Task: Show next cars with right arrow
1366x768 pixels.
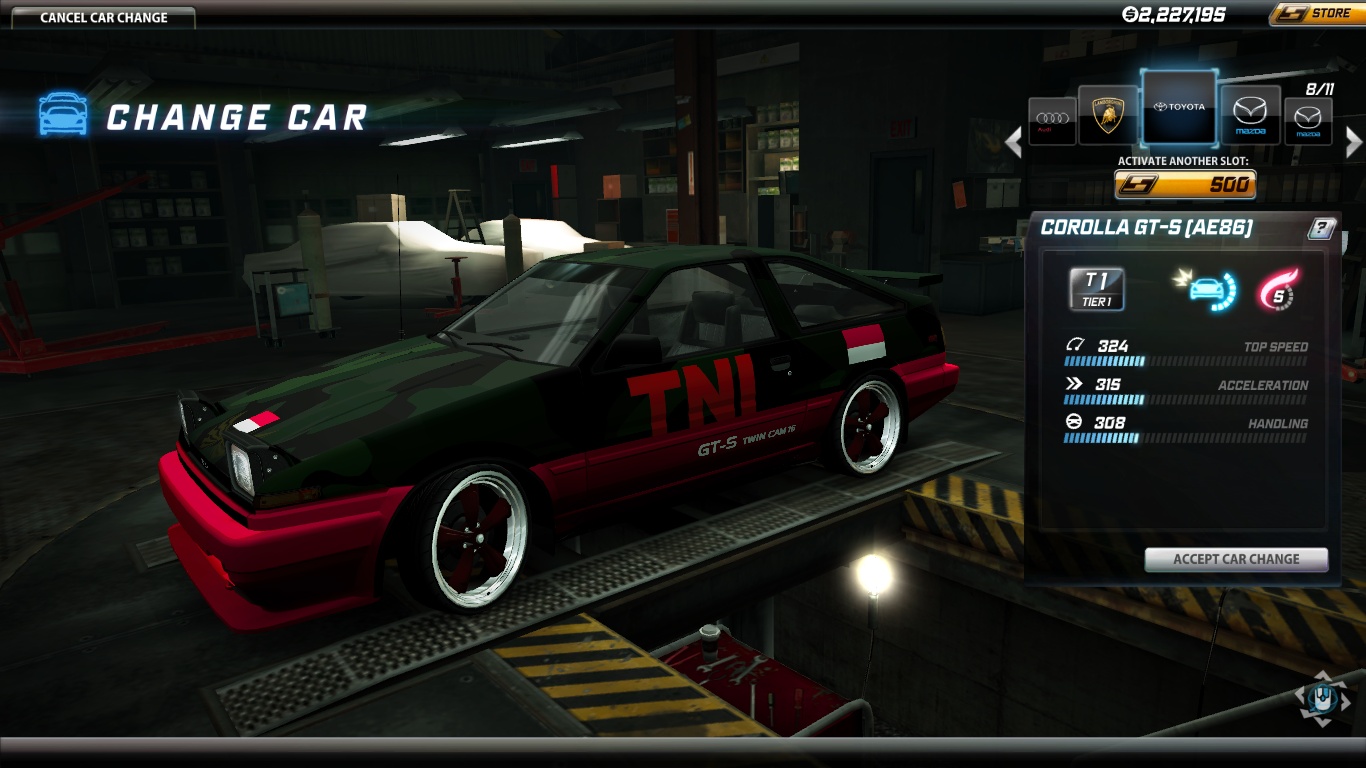Action: [1354, 143]
